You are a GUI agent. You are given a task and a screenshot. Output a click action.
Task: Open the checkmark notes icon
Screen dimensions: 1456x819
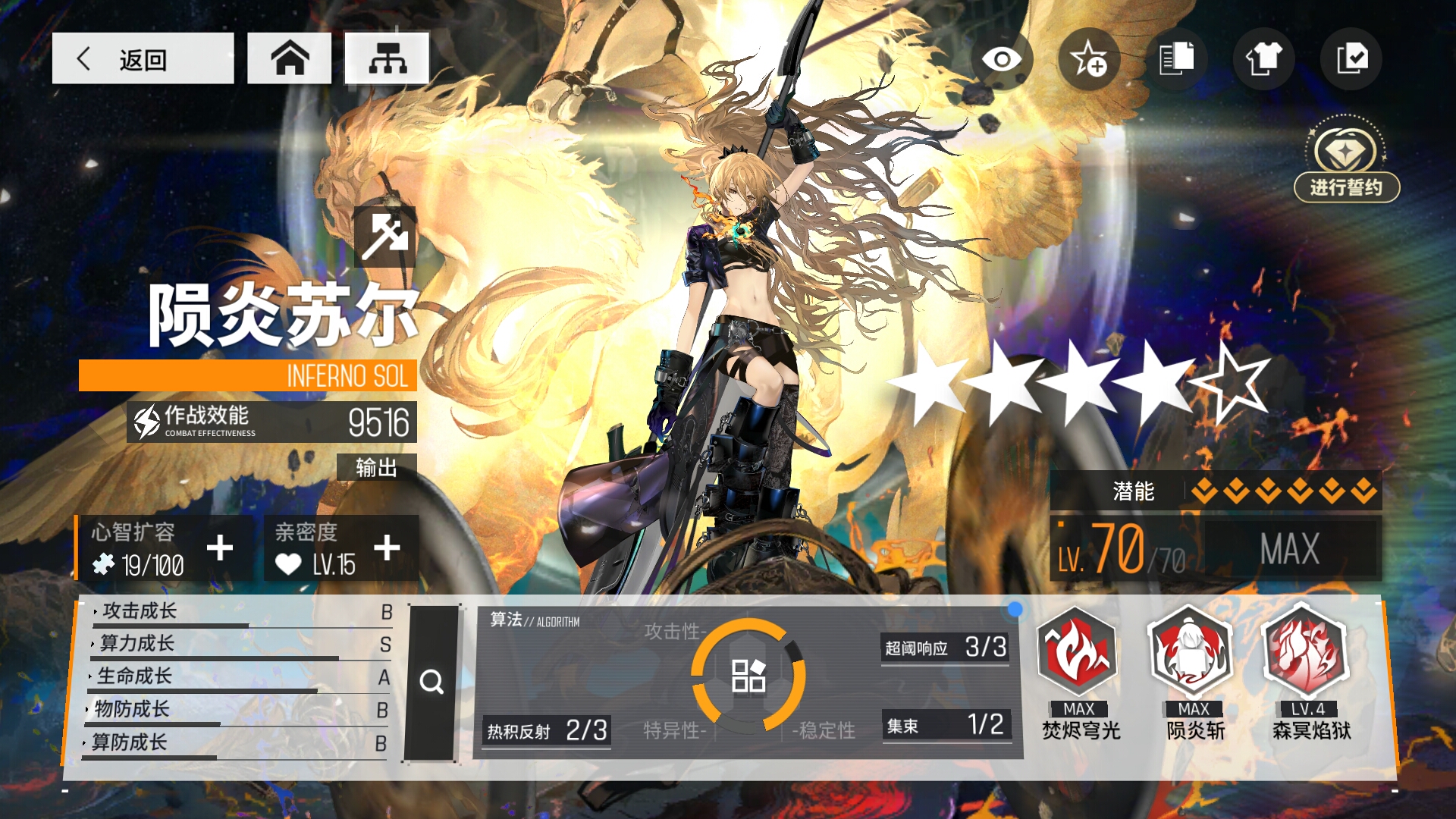point(1351,59)
